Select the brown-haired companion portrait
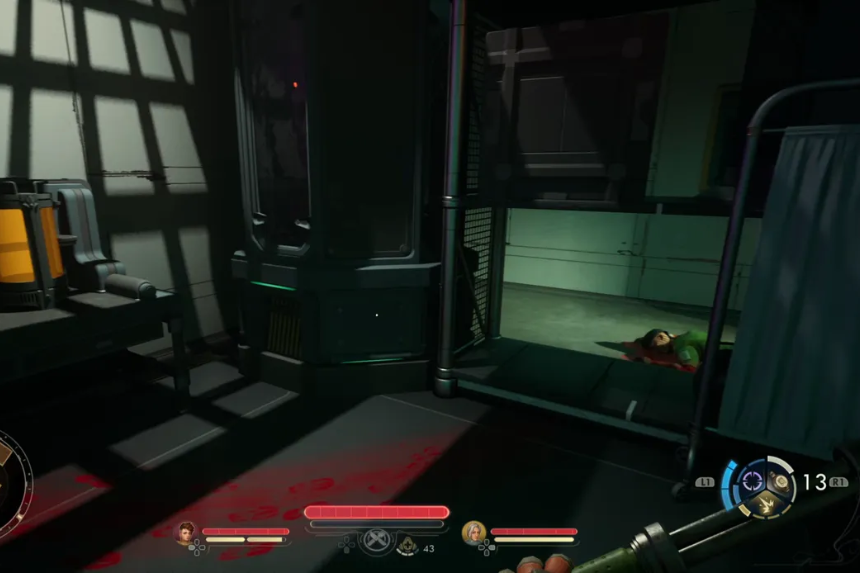The width and height of the screenshot is (860, 573). tap(186, 532)
